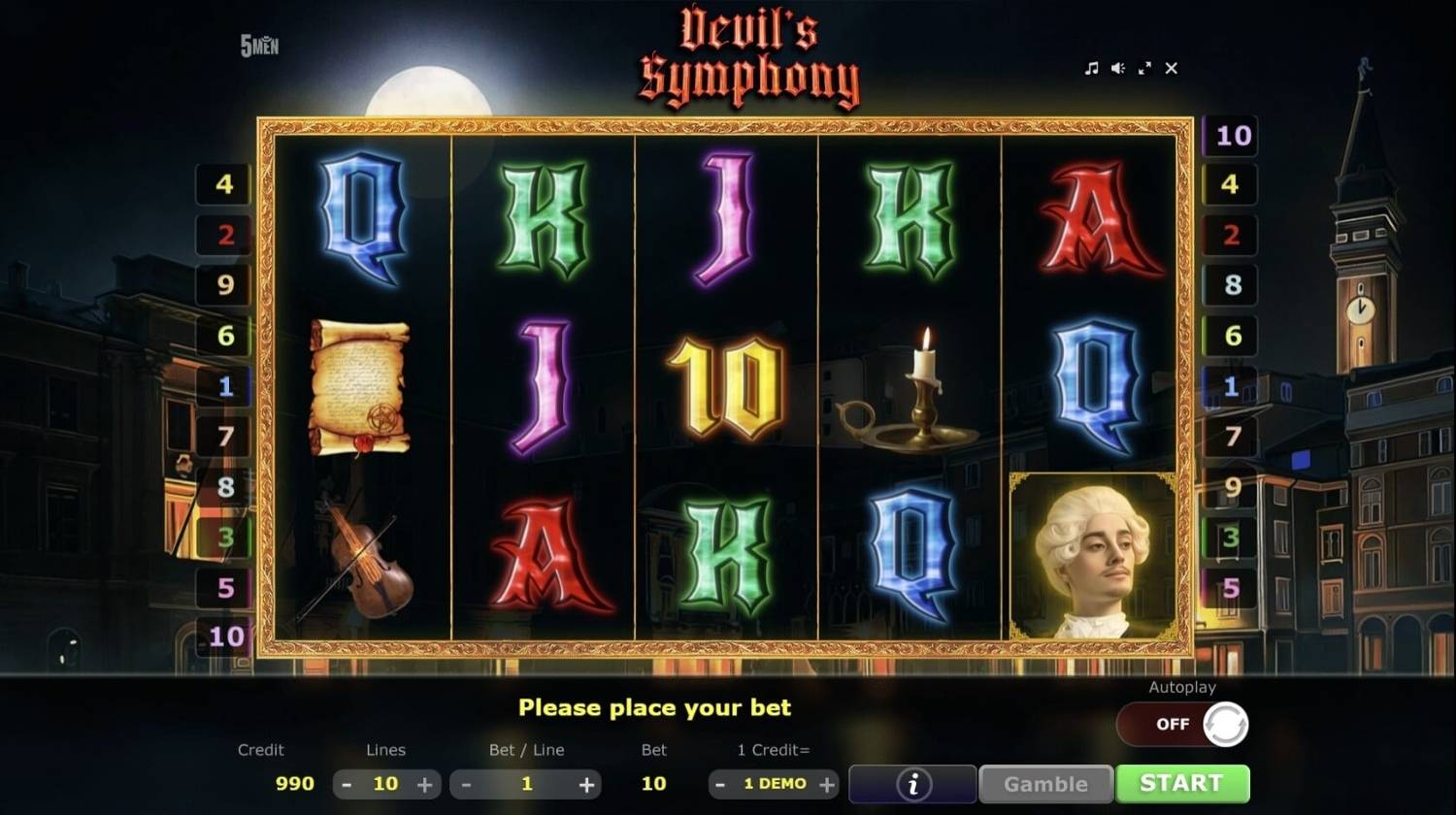Click the 5MEN studio logo
The height and width of the screenshot is (815, 1456).
[262, 44]
